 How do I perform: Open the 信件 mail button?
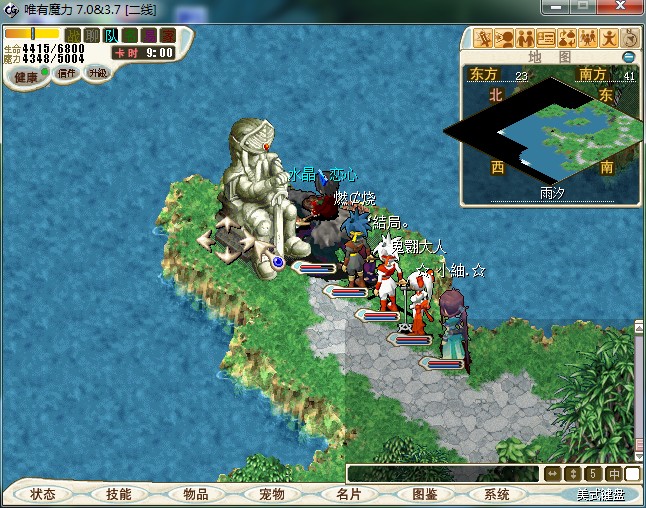coord(67,73)
